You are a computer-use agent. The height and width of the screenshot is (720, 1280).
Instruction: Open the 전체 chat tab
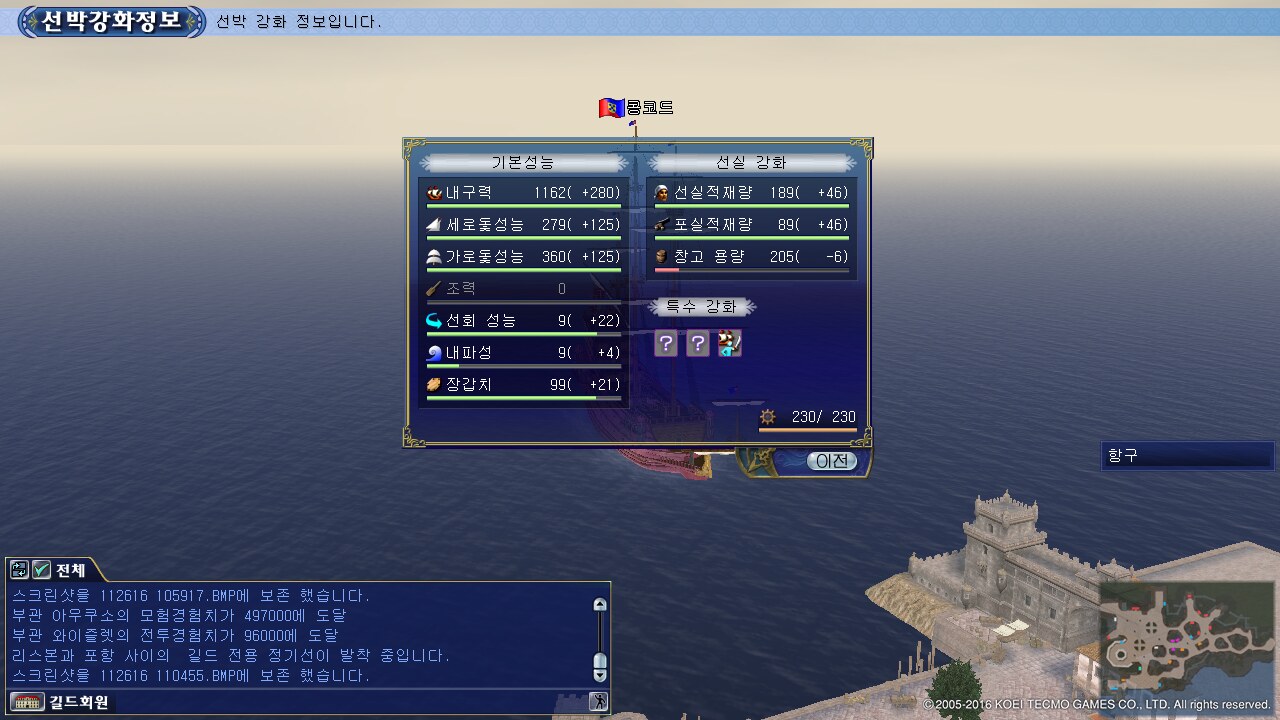click(x=70, y=570)
